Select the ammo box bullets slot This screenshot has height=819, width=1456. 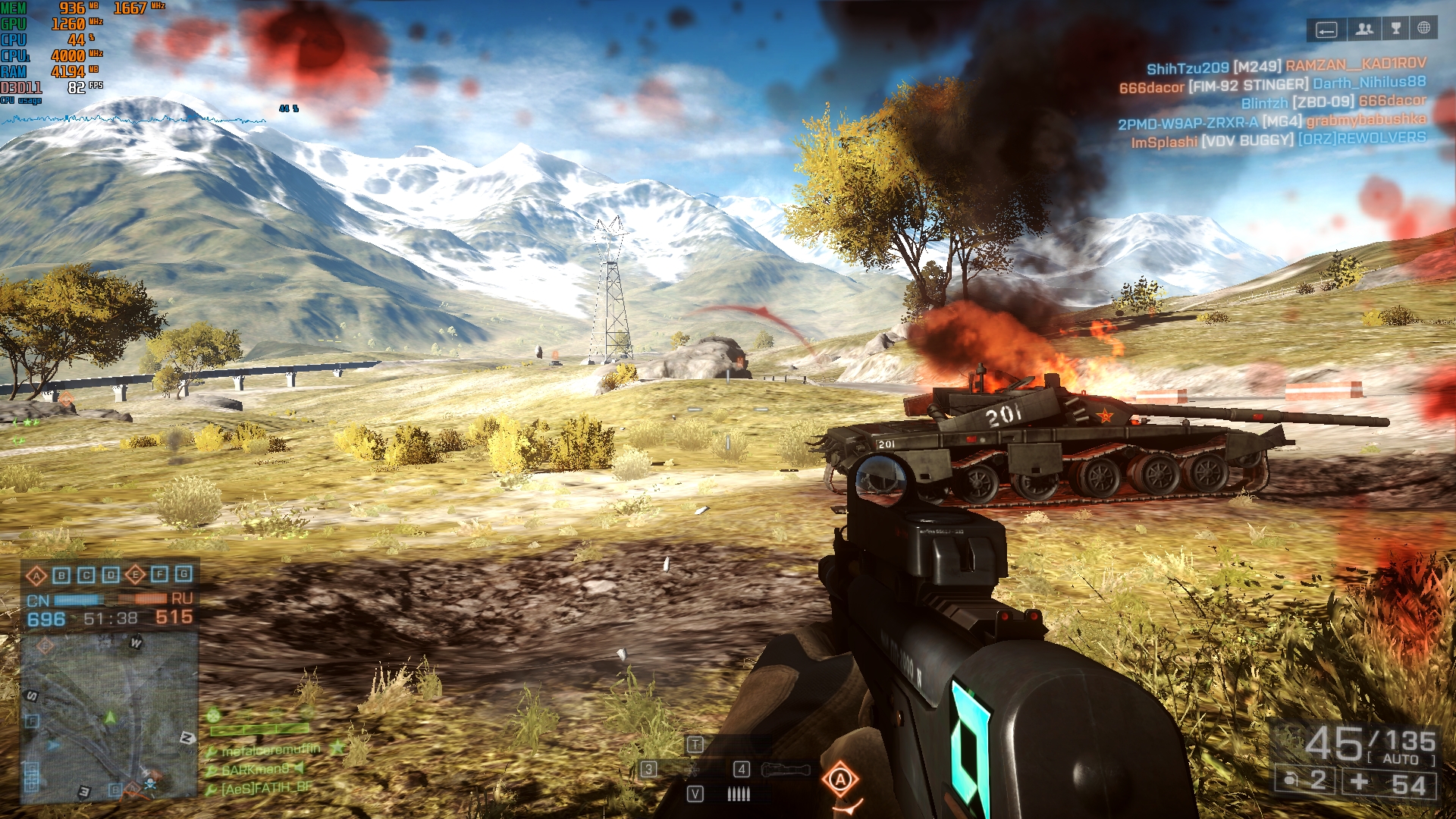[738, 794]
